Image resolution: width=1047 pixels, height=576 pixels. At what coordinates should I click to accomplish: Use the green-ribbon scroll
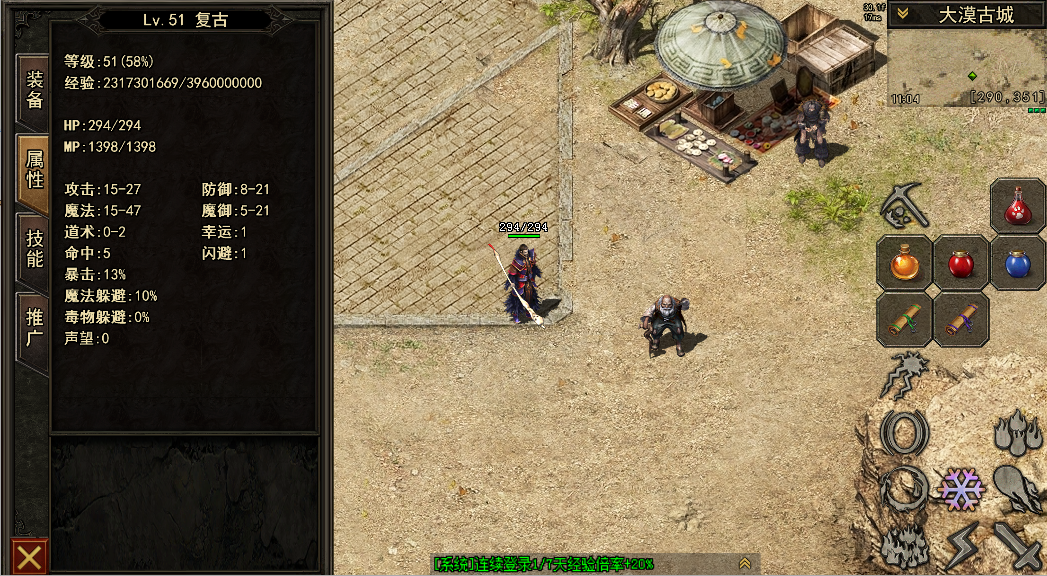coord(905,319)
